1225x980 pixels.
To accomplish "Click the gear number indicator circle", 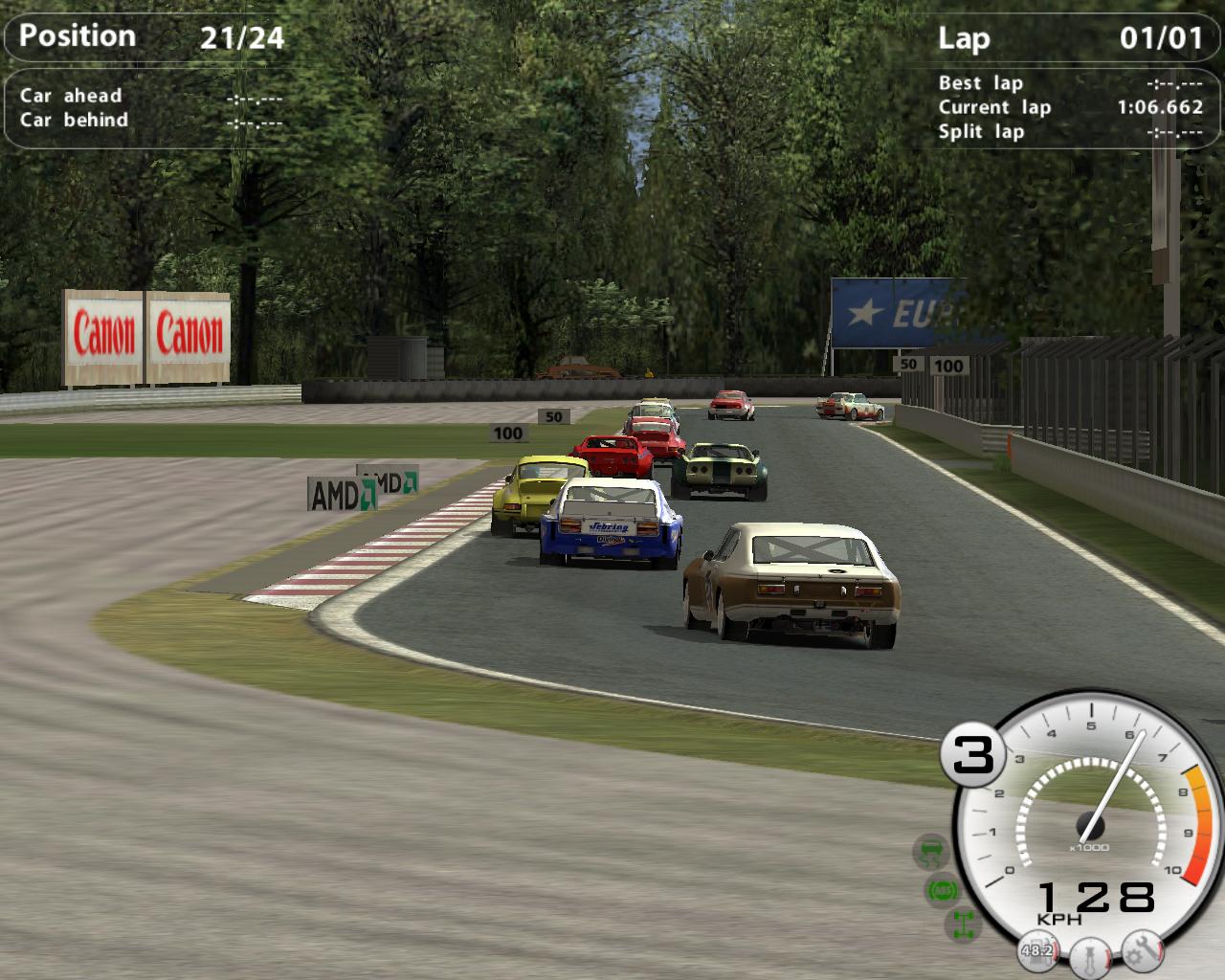I will (x=973, y=755).
